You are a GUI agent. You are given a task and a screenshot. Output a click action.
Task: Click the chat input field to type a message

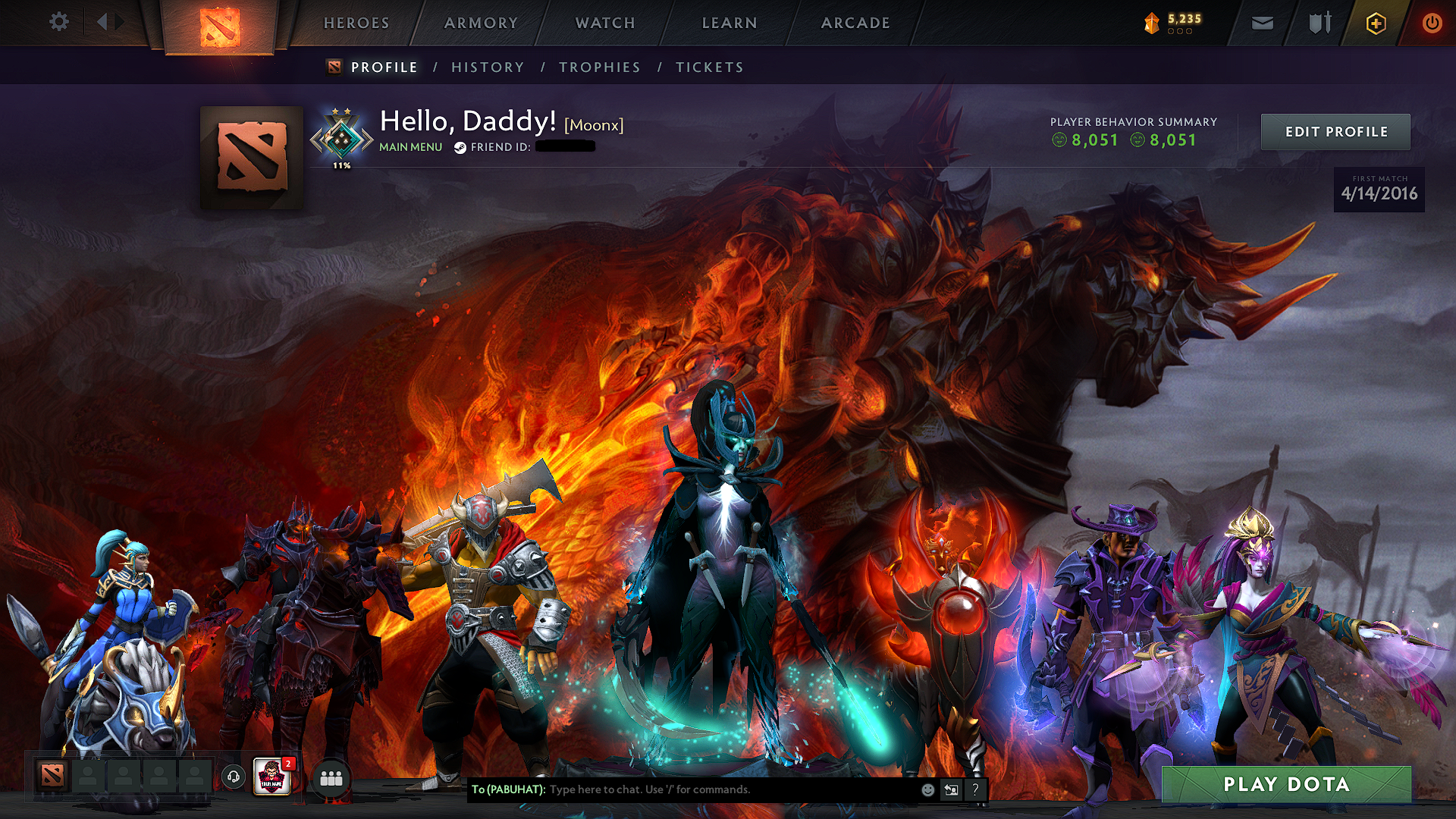click(x=720, y=789)
